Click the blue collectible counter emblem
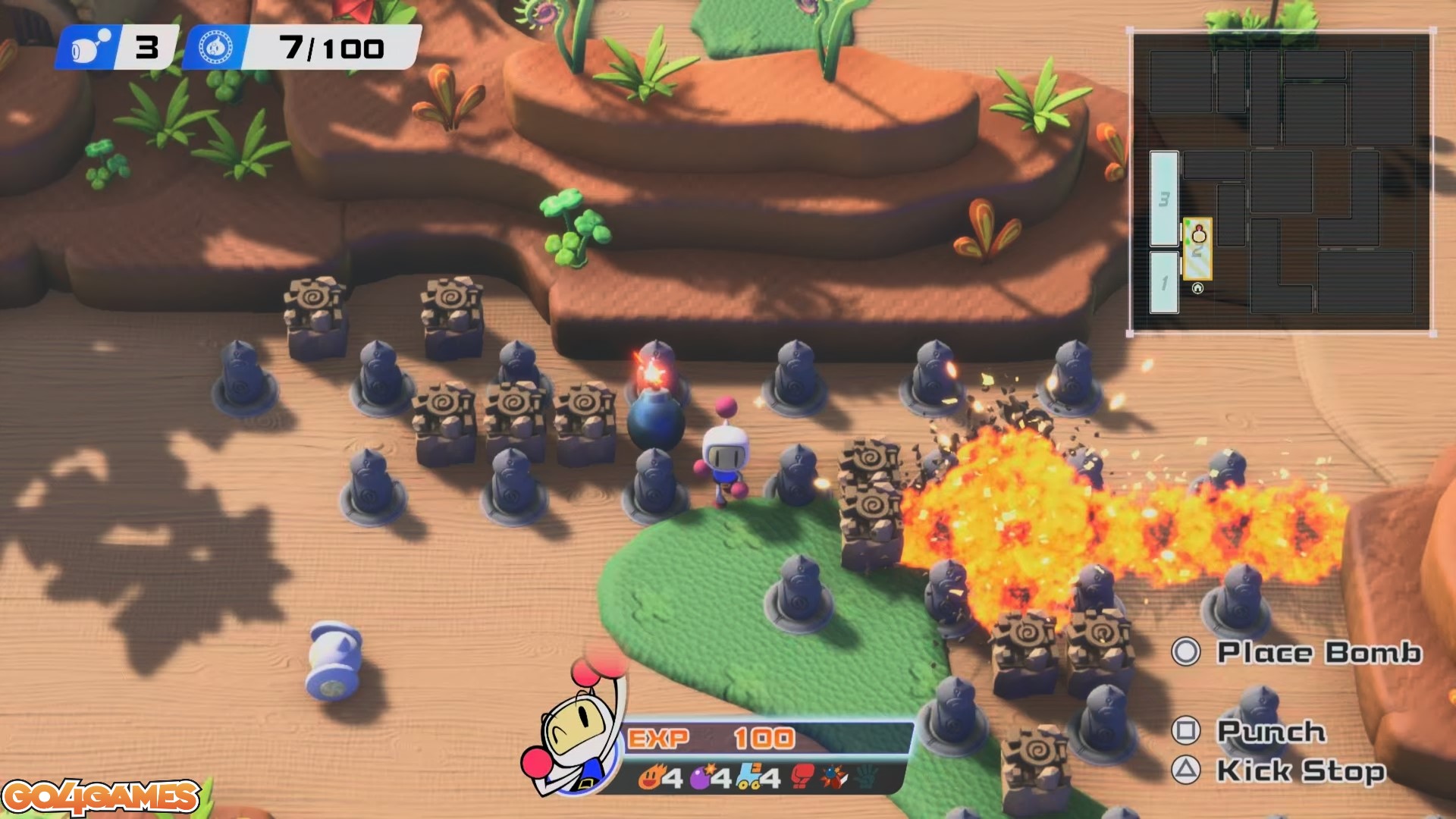The width and height of the screenshot is (1456, 819). [x=215, y=48]
